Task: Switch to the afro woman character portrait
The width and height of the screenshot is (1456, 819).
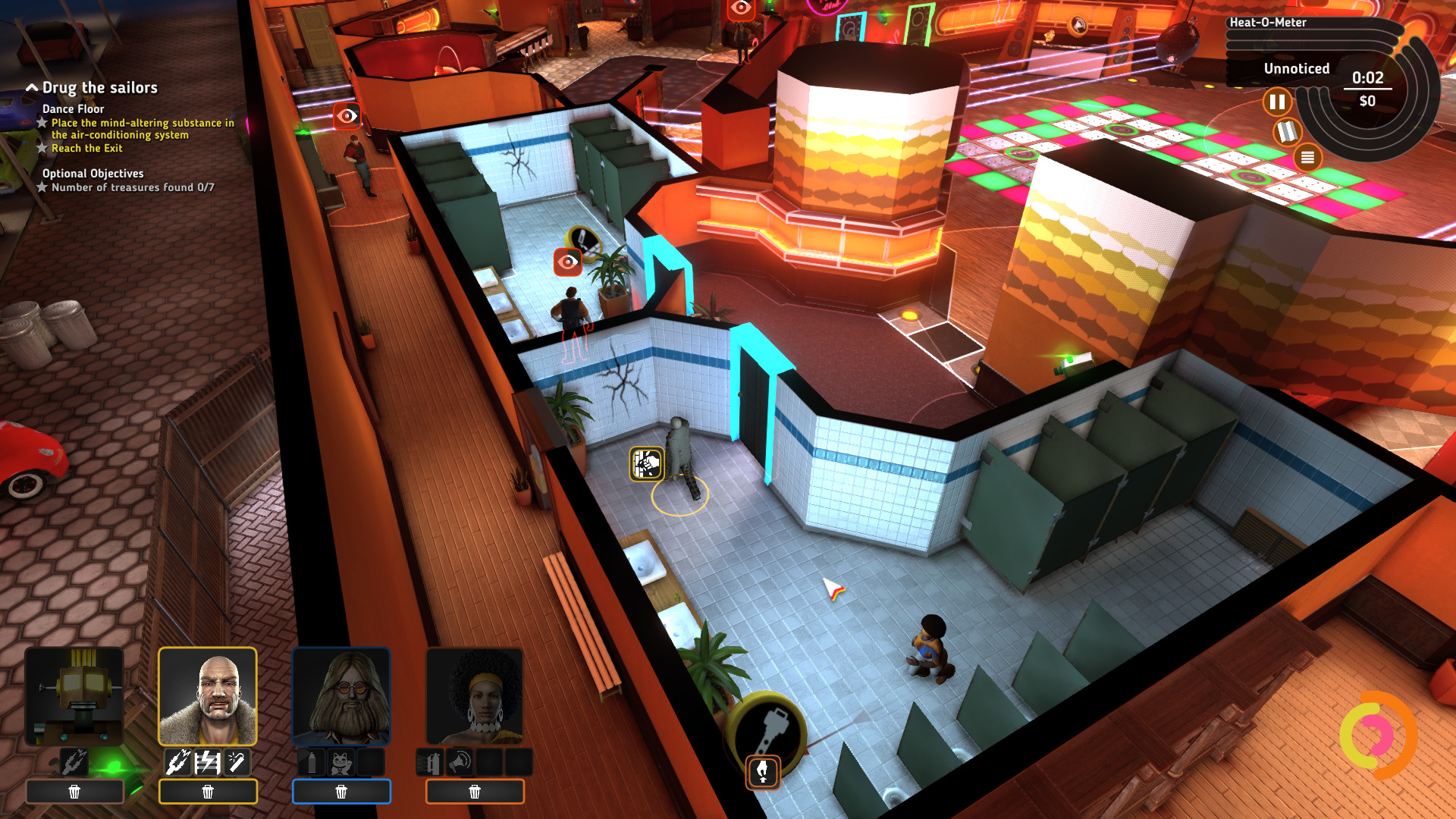Action: point(475,695)
